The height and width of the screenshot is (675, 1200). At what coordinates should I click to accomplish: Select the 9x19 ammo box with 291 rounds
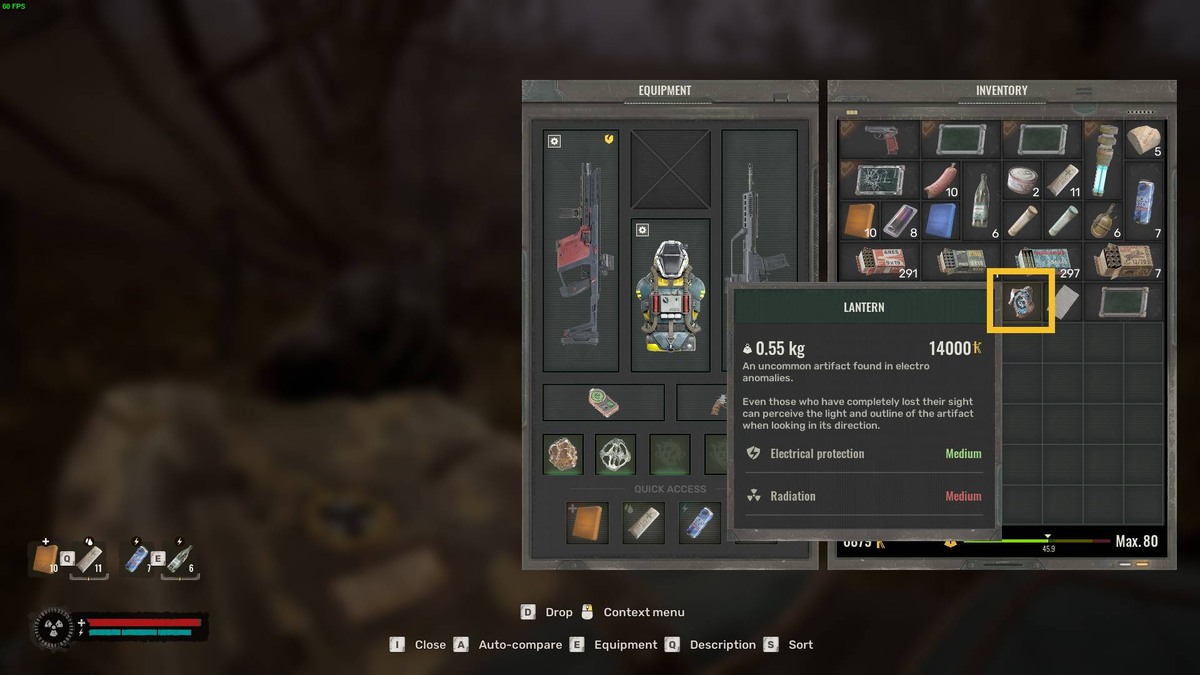879,262
